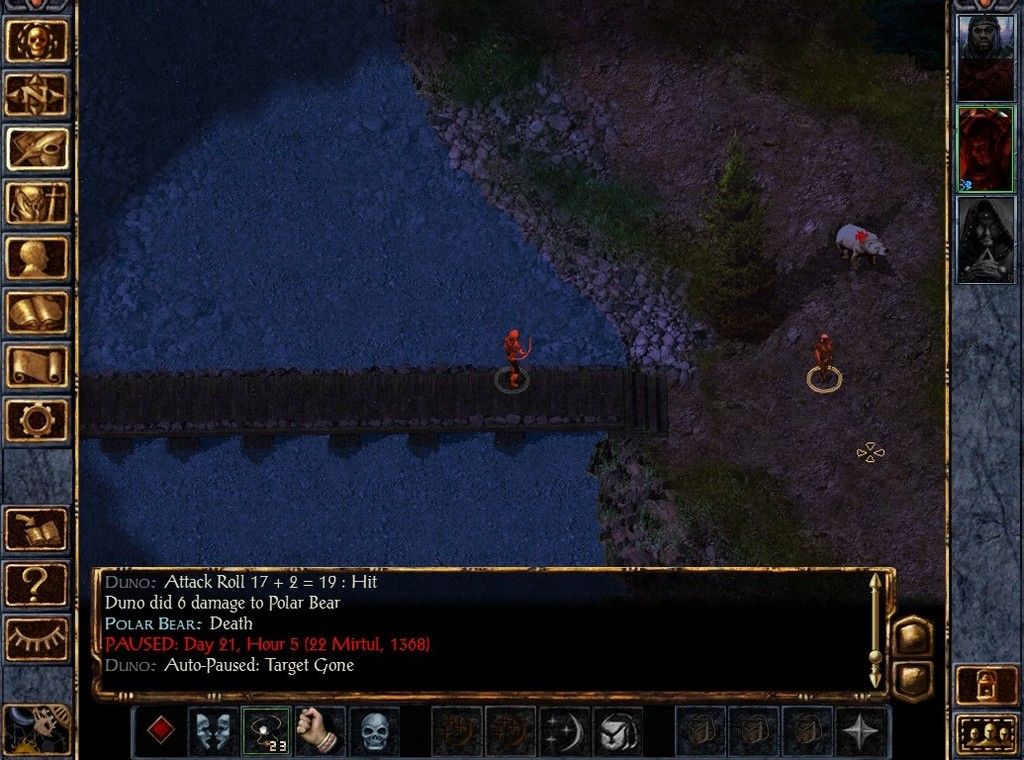
Task: Open the journal quill button
Action: (38, 149)
